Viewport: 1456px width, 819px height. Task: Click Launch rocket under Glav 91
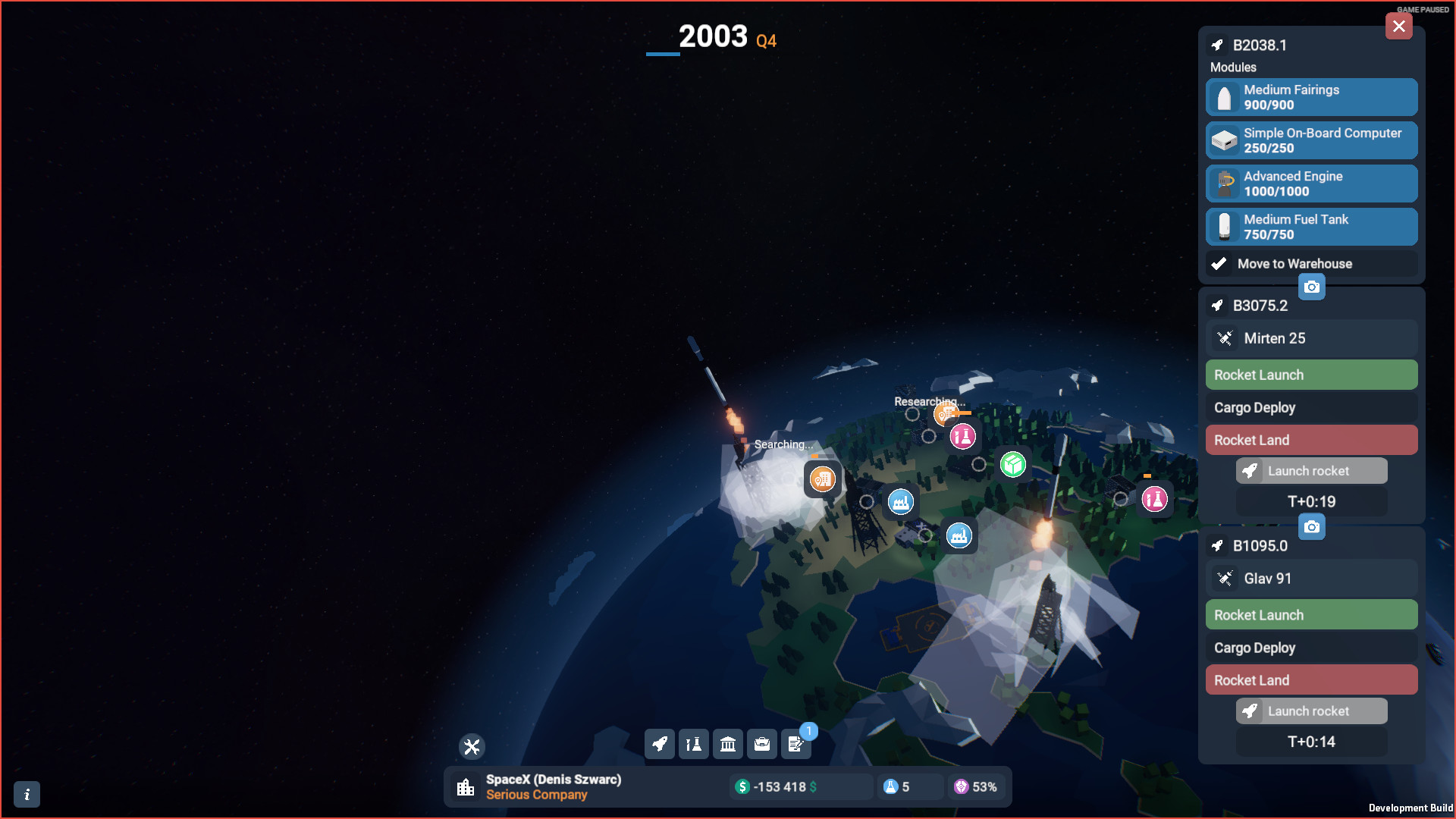(1311, 711)
